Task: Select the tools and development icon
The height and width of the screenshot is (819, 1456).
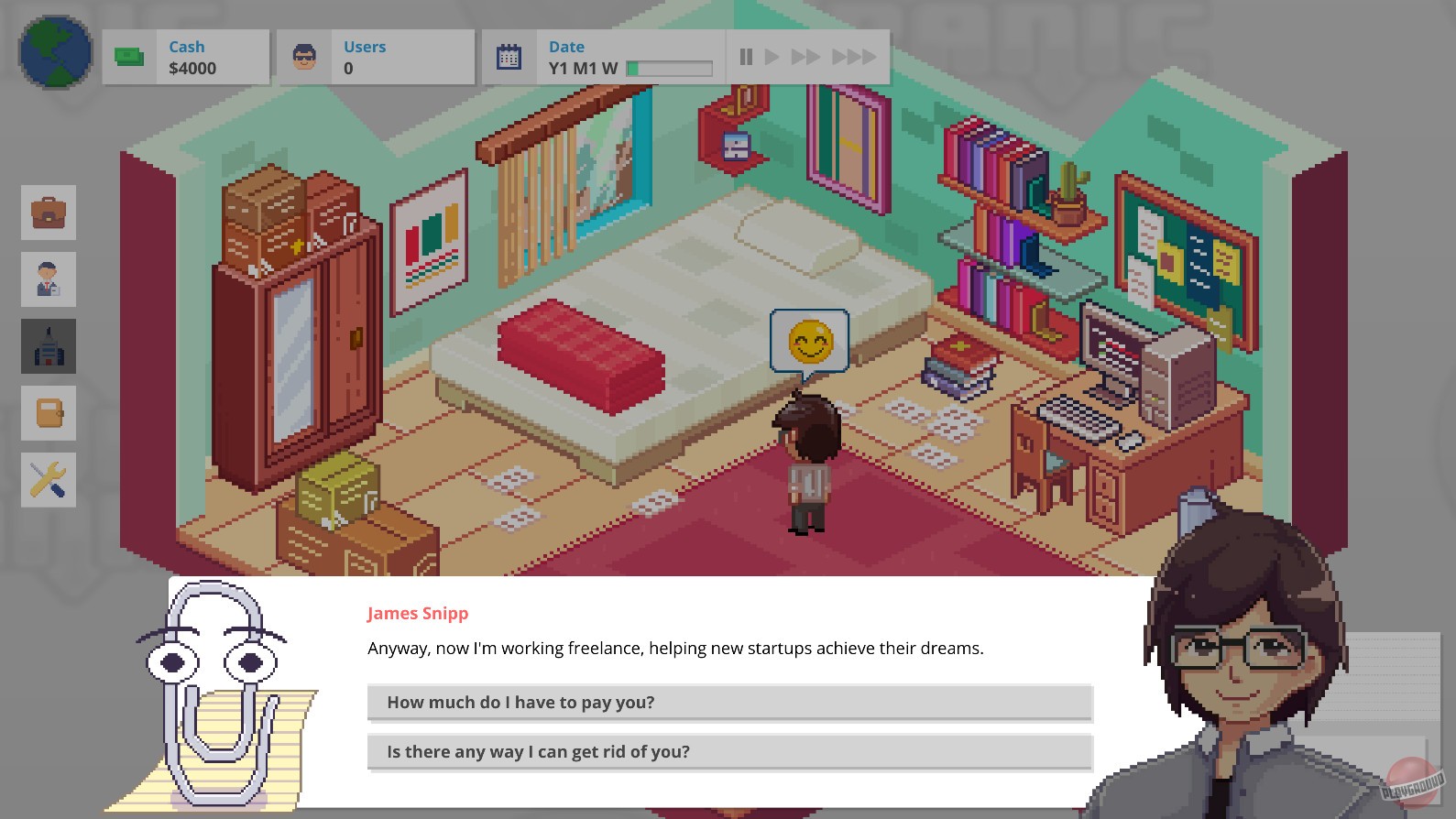Action: click(48, 479)
